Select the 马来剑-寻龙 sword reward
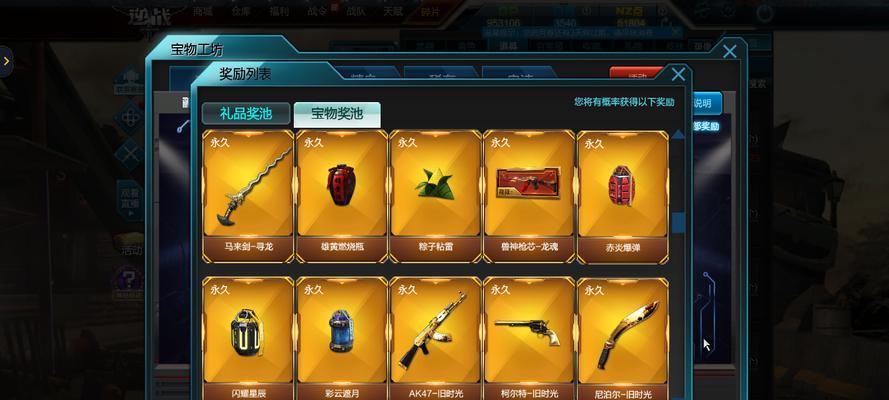Screen dimensions: 889x400 coord(248,194)
